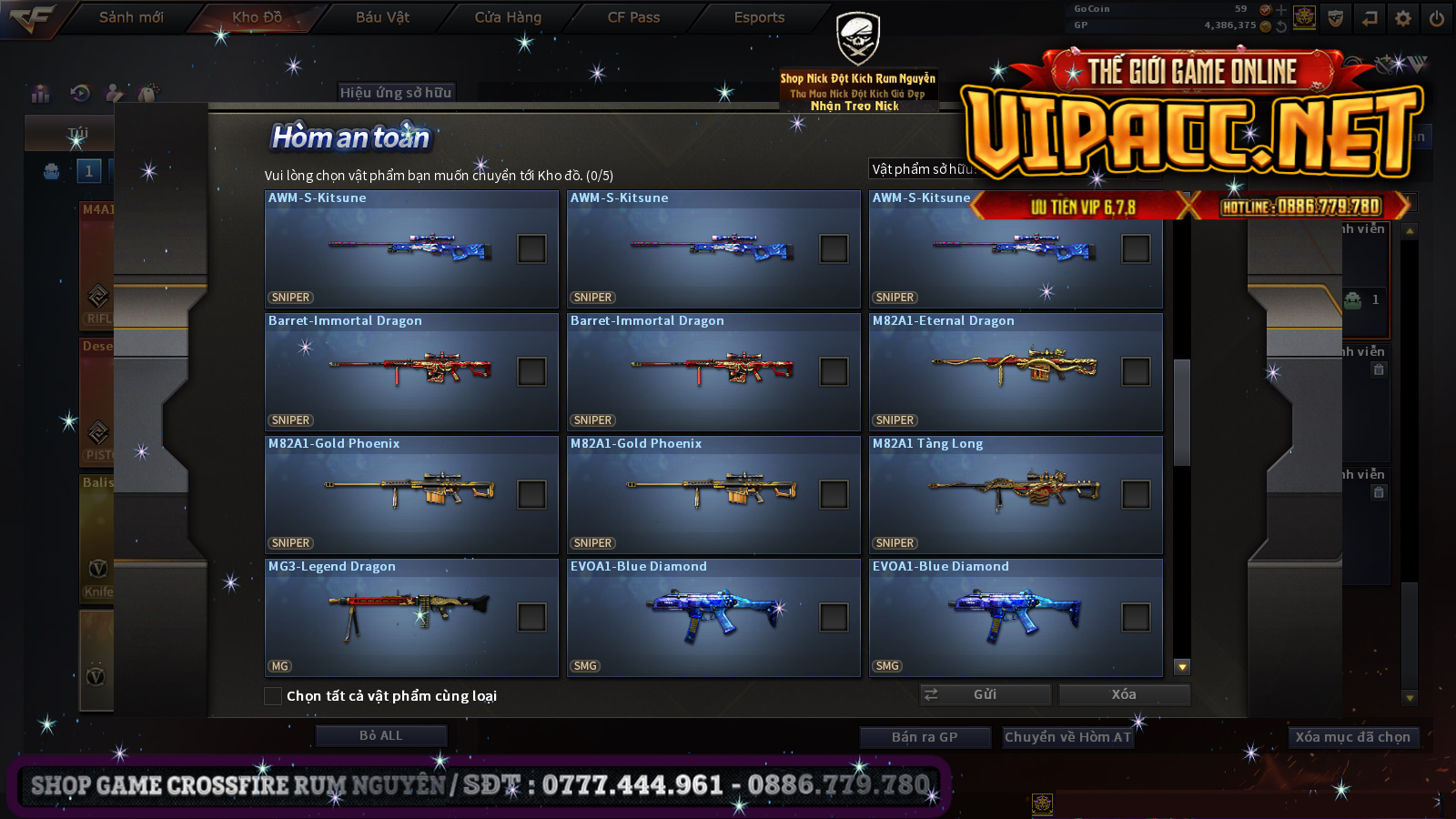Switch to the Esports tab

pyautogui.click(x=759, y=17)
